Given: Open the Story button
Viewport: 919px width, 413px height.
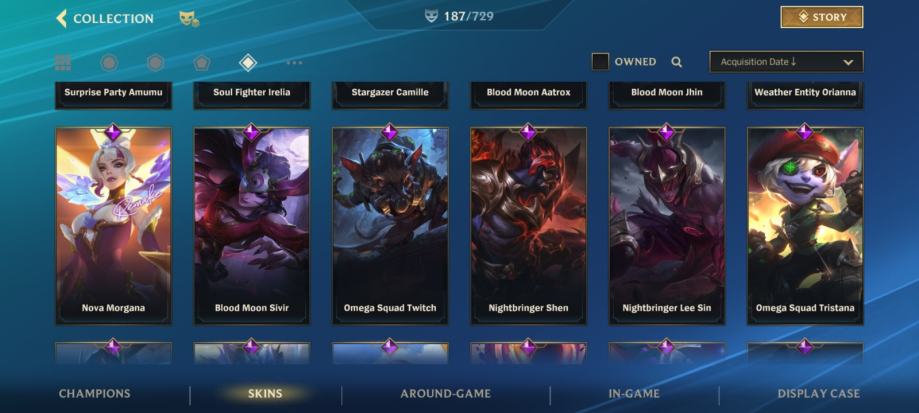Looking at the screenshot, I should 821,17.
